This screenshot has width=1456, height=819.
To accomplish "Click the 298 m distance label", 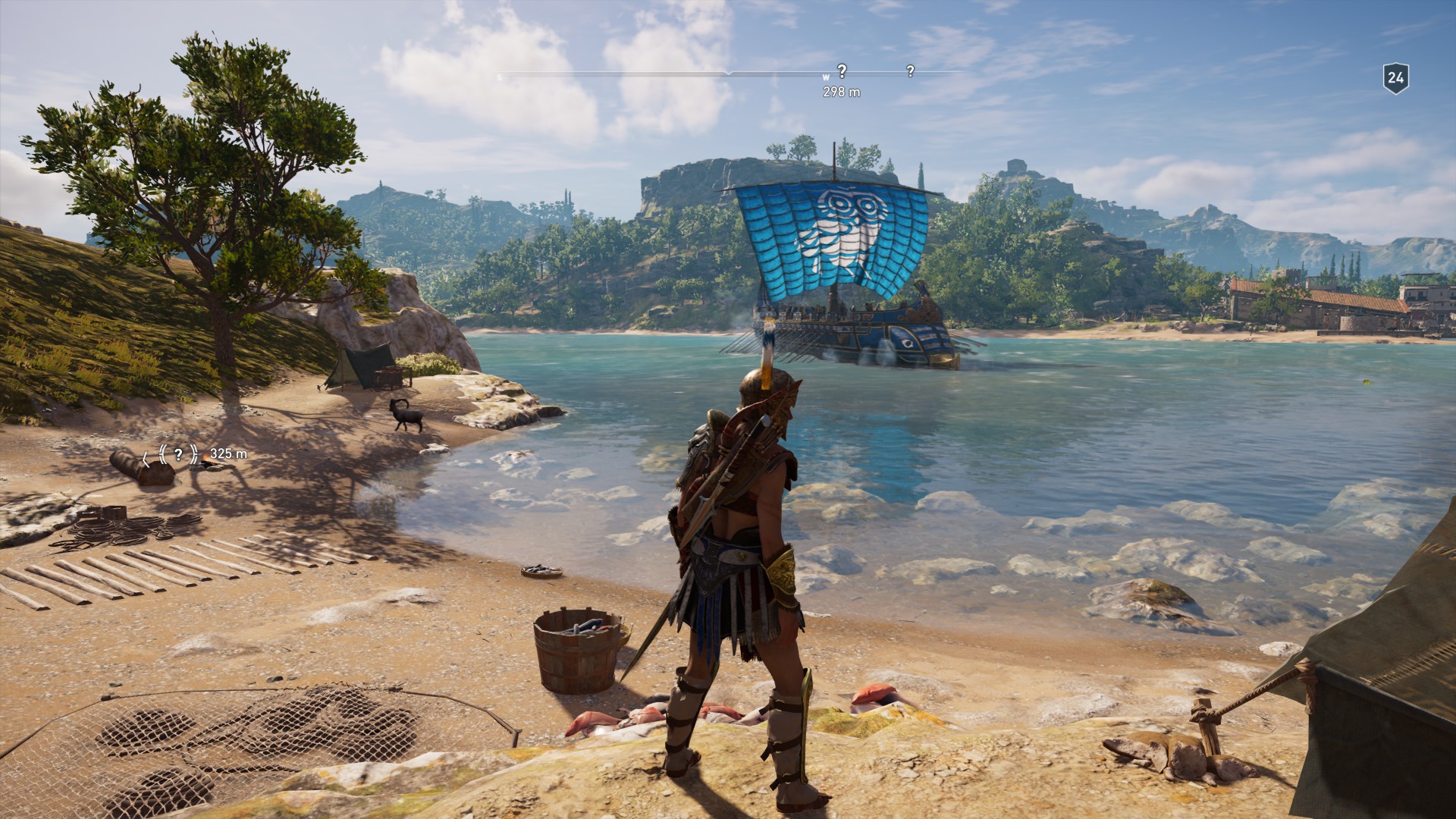I will click(x=842, y=93).
